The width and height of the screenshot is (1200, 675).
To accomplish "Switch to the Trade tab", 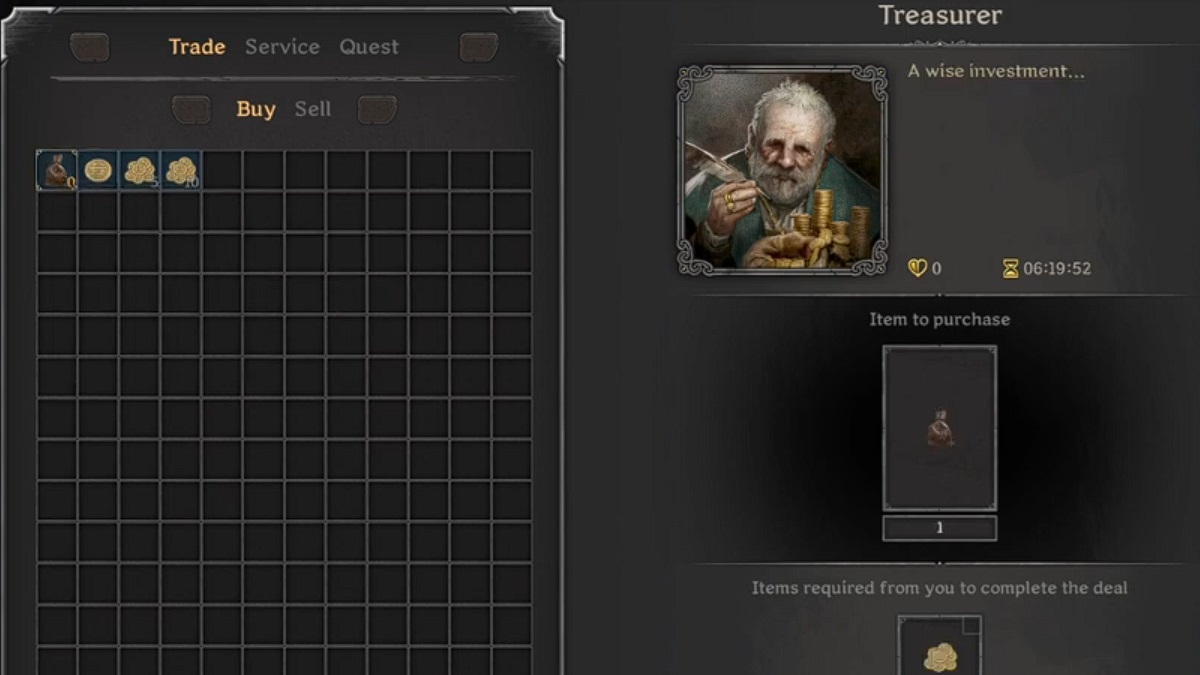I will [x=197, y=47].
